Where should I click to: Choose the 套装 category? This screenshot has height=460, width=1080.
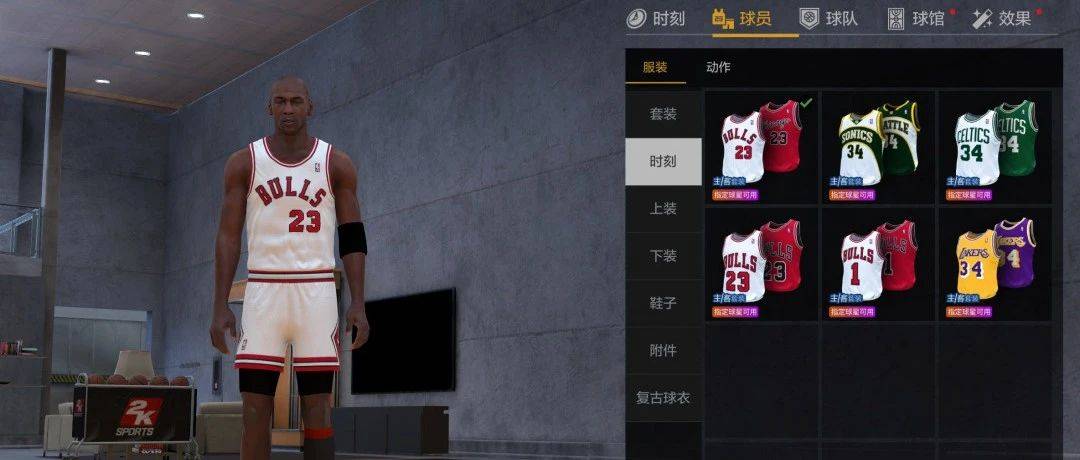pyautogui.click(x=663, y=114)
